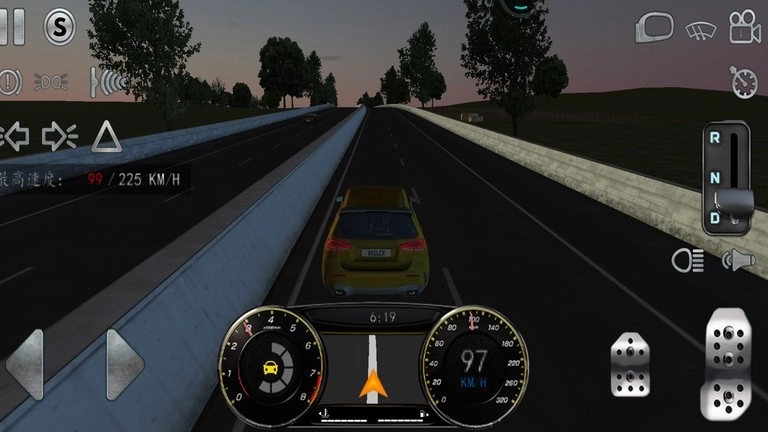The image size is (768, 432).
Task: Tap the brake pedal
Action: [633, 365]
